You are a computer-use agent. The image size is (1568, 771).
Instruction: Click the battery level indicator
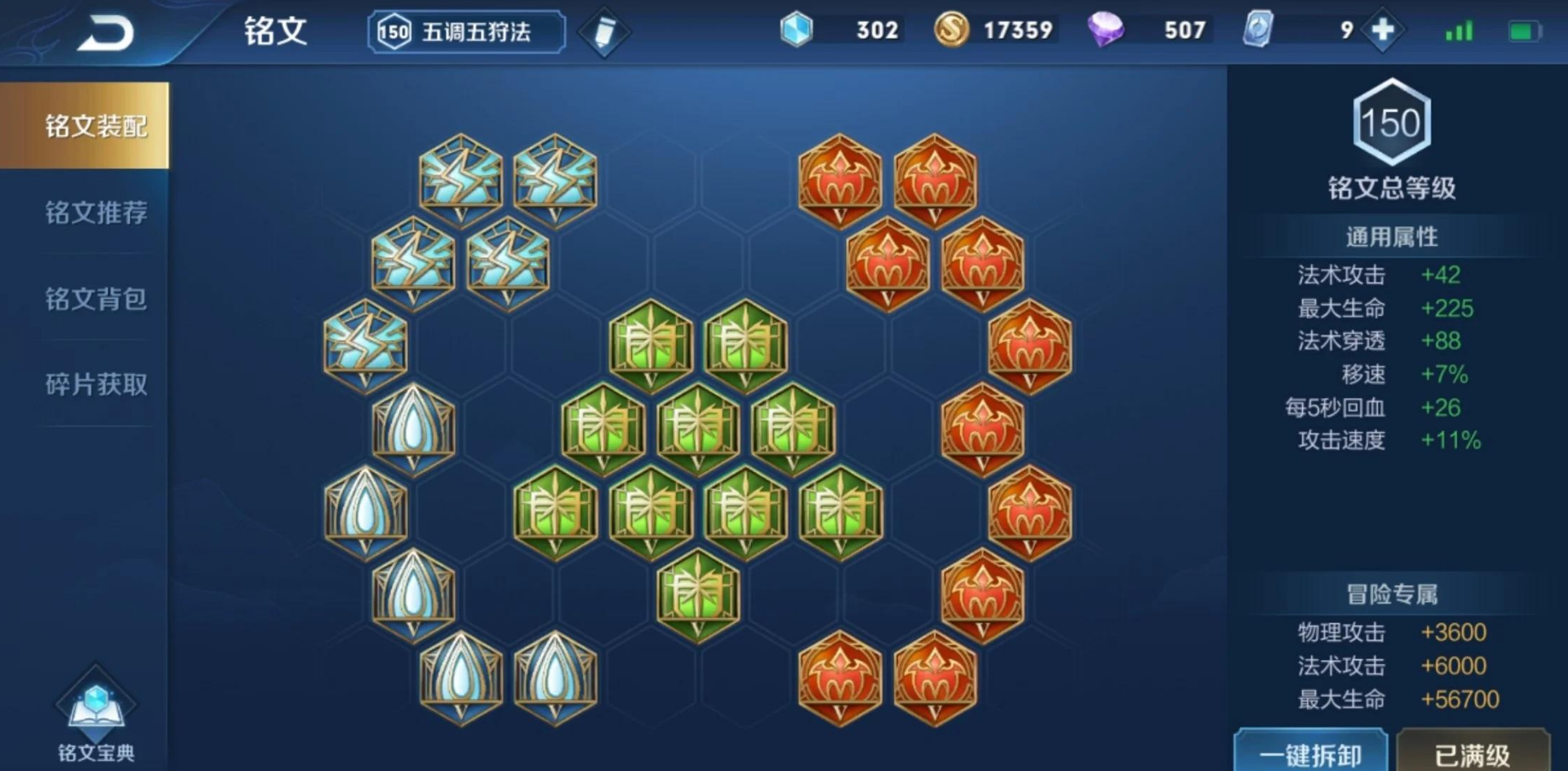point(1526,29)
